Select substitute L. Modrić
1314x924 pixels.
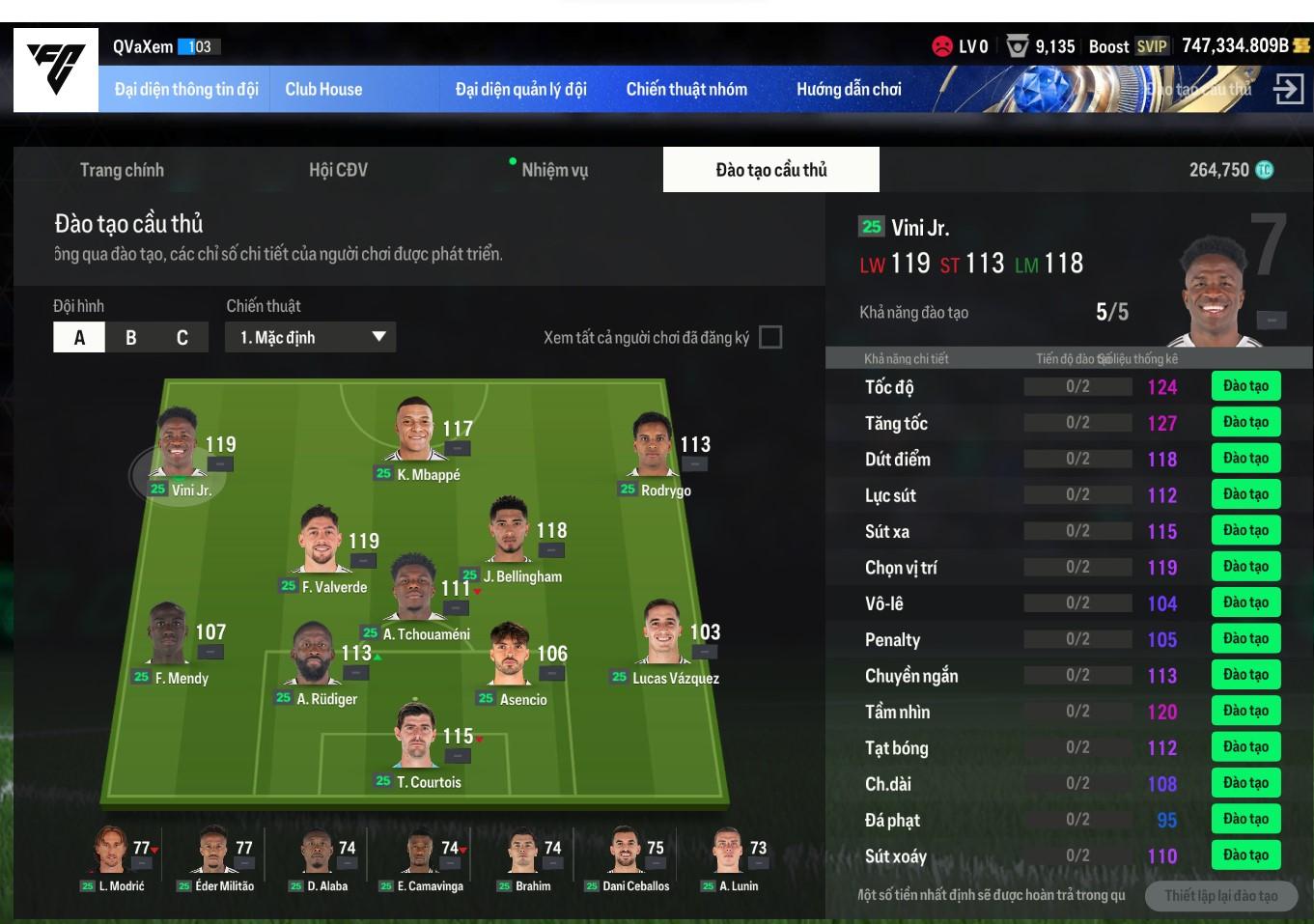click(112, 854)
